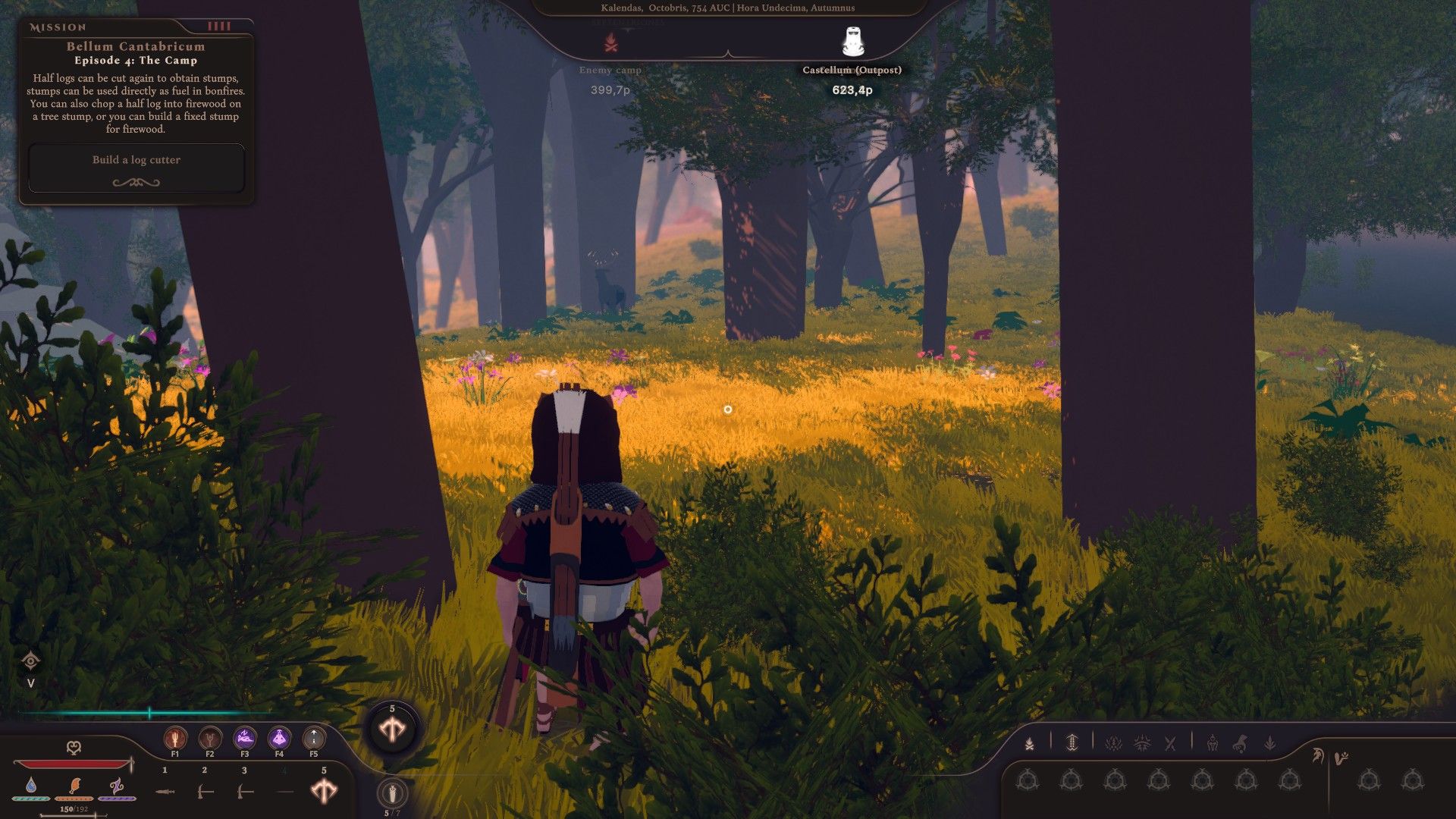Viewport: 1456px width, 819px height.
Task: Click the Enemy camp compass marker
Action: [610, 44]
